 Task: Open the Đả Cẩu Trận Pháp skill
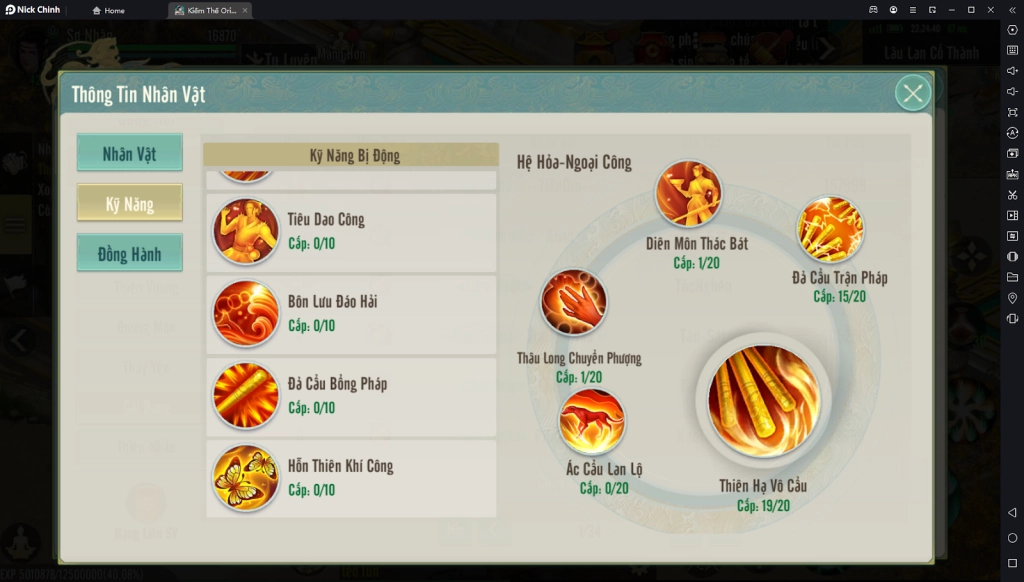pyautogui.click(x=831, y=229)
